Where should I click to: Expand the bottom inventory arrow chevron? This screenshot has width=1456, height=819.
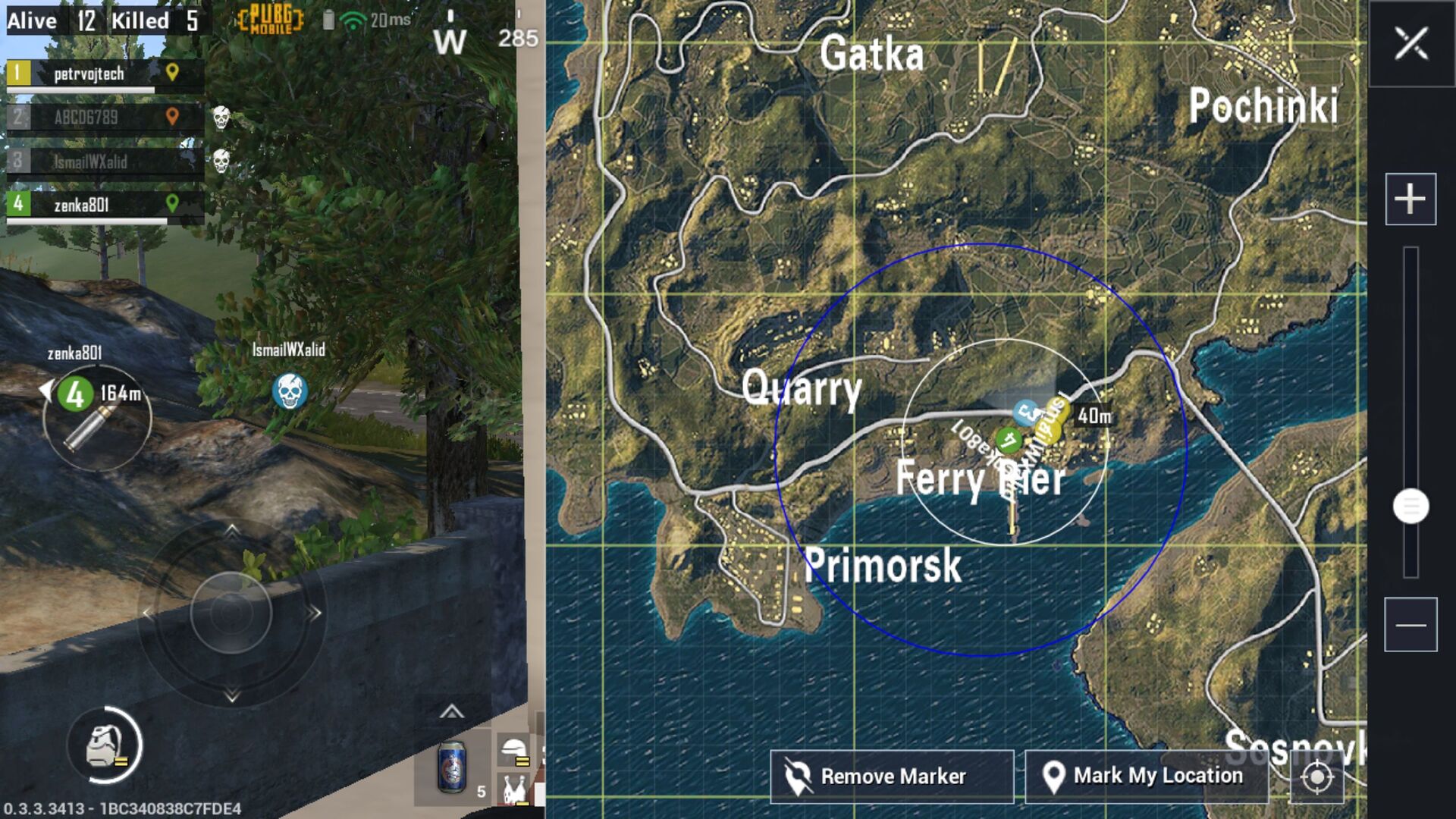tap(452, 712)
